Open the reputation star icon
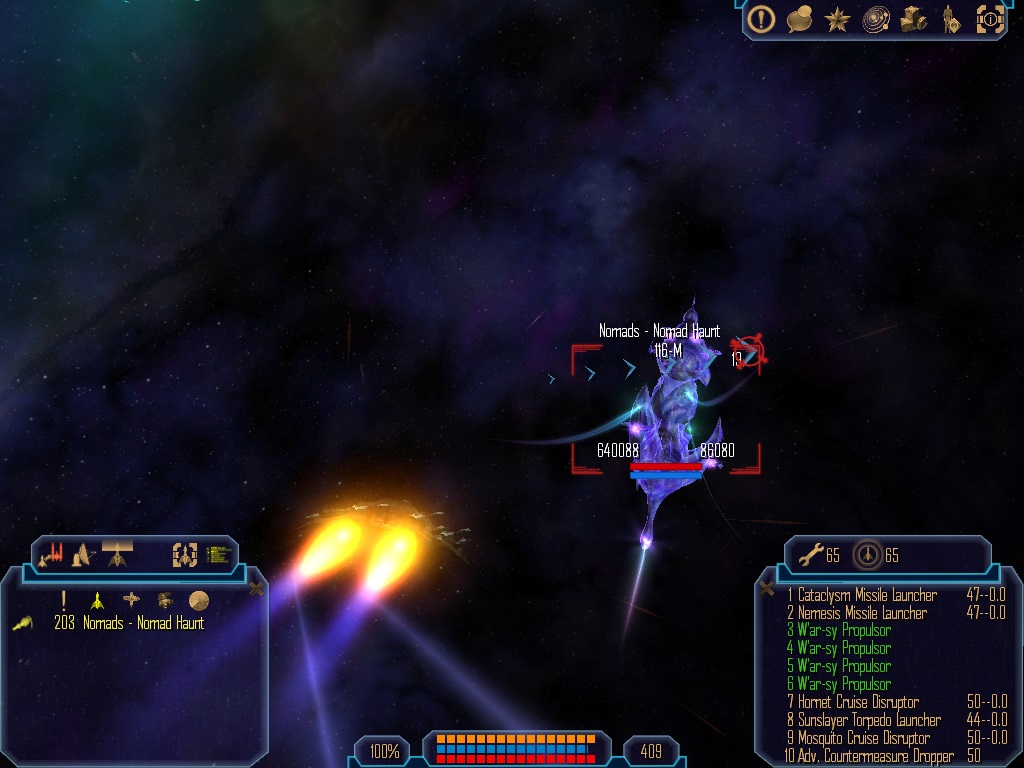 point(837,19)
